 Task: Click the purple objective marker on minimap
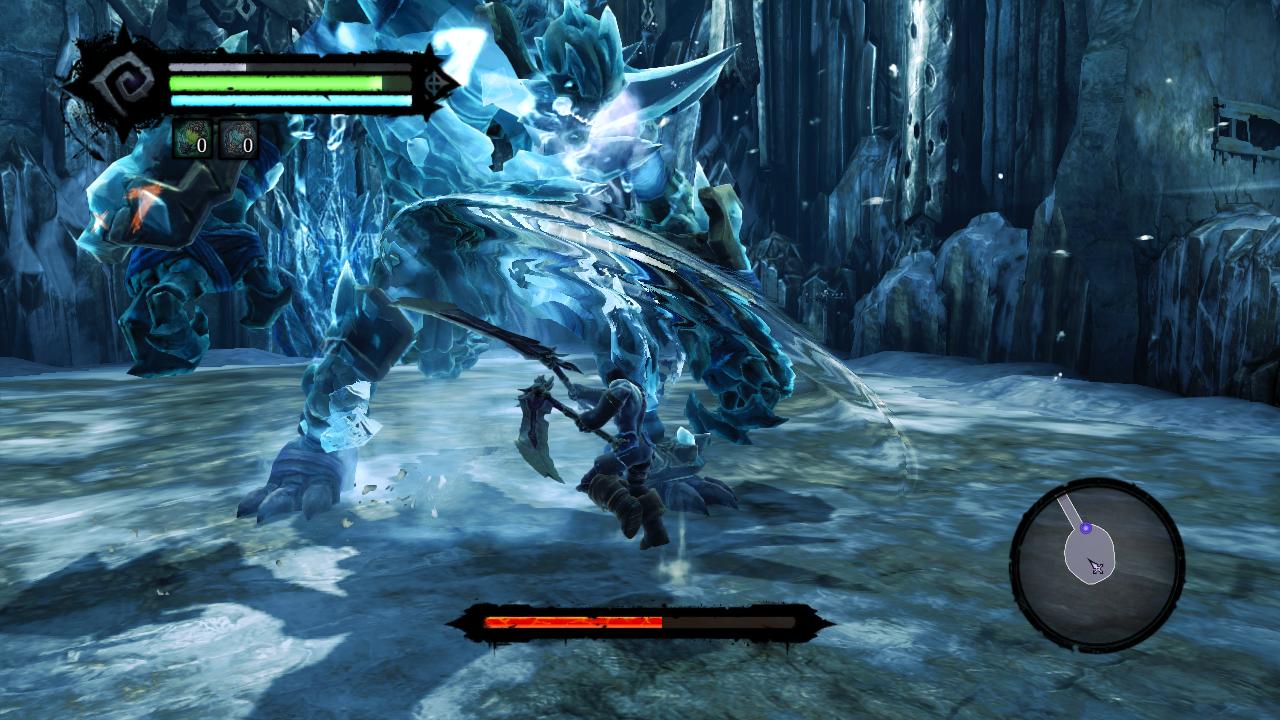click(1086, 528)
